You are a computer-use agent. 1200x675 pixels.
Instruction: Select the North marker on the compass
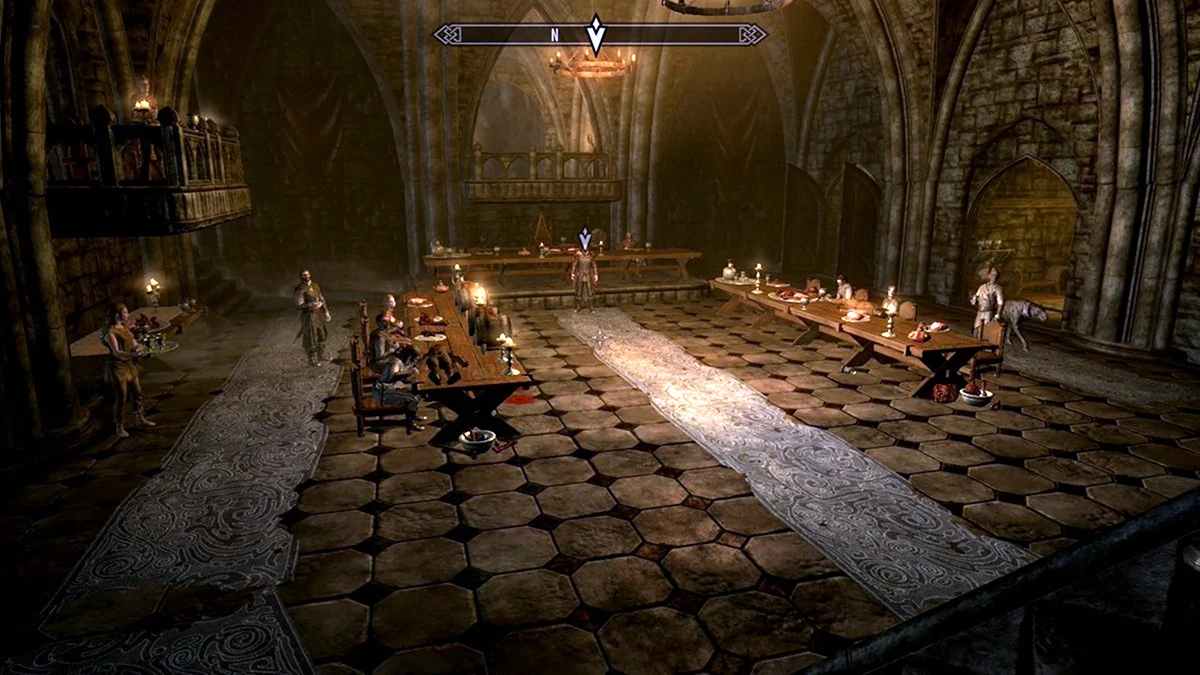tap(554, 35)
